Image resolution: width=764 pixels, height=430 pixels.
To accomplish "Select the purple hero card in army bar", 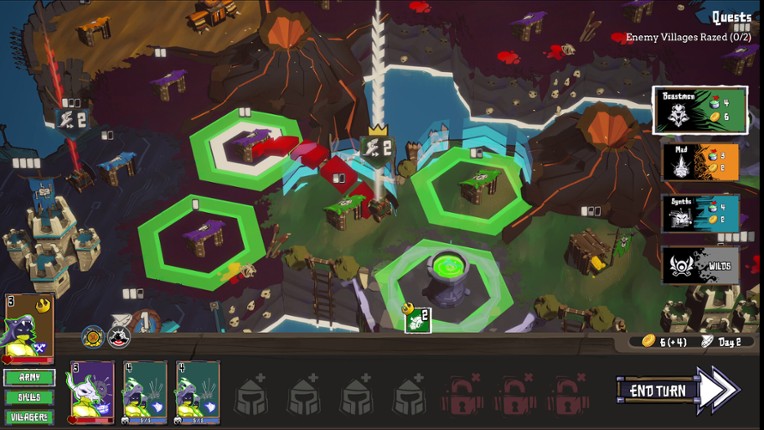I will [x=92, y=391].
